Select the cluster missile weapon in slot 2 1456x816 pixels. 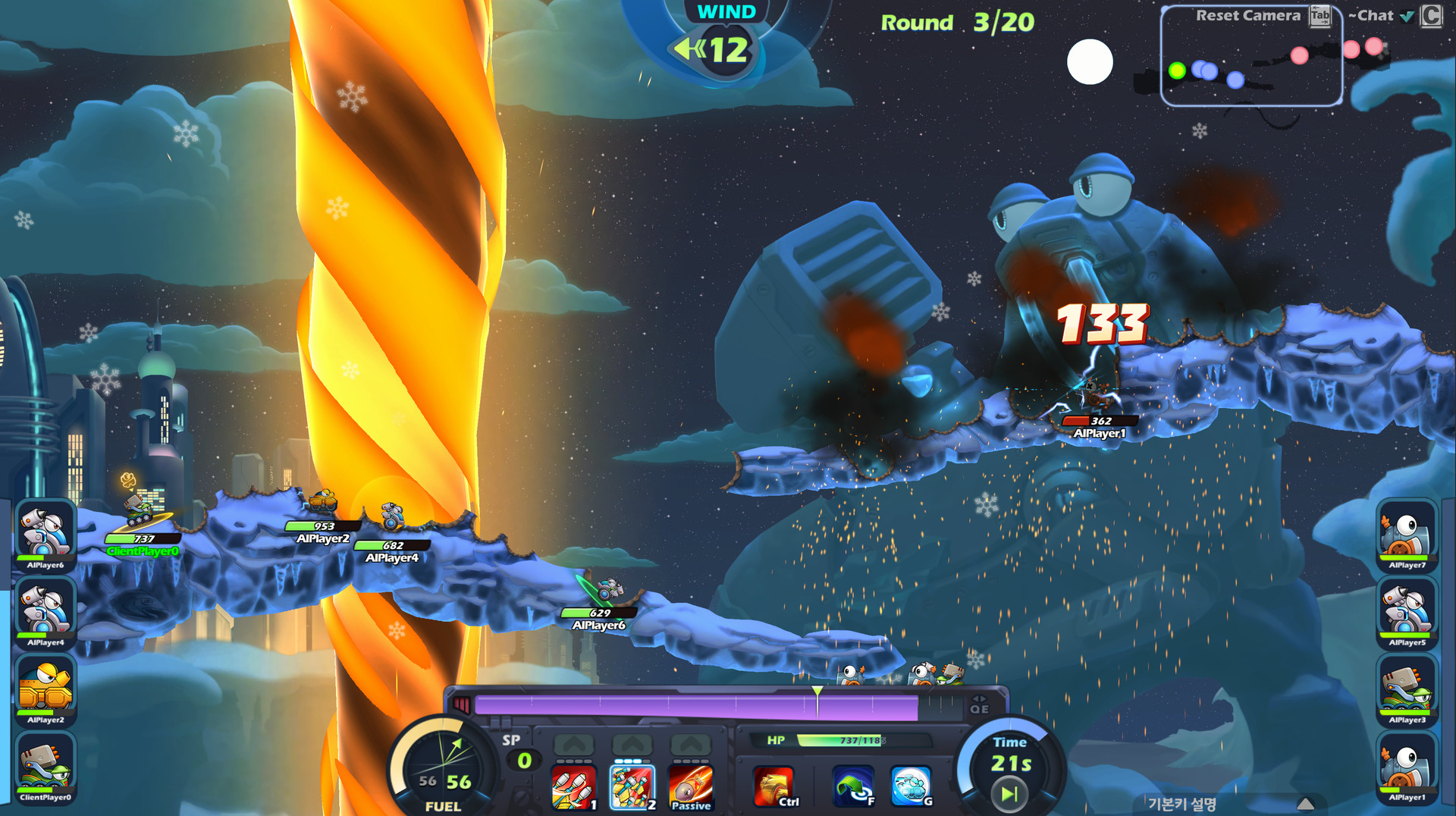(x=632, y=787)
